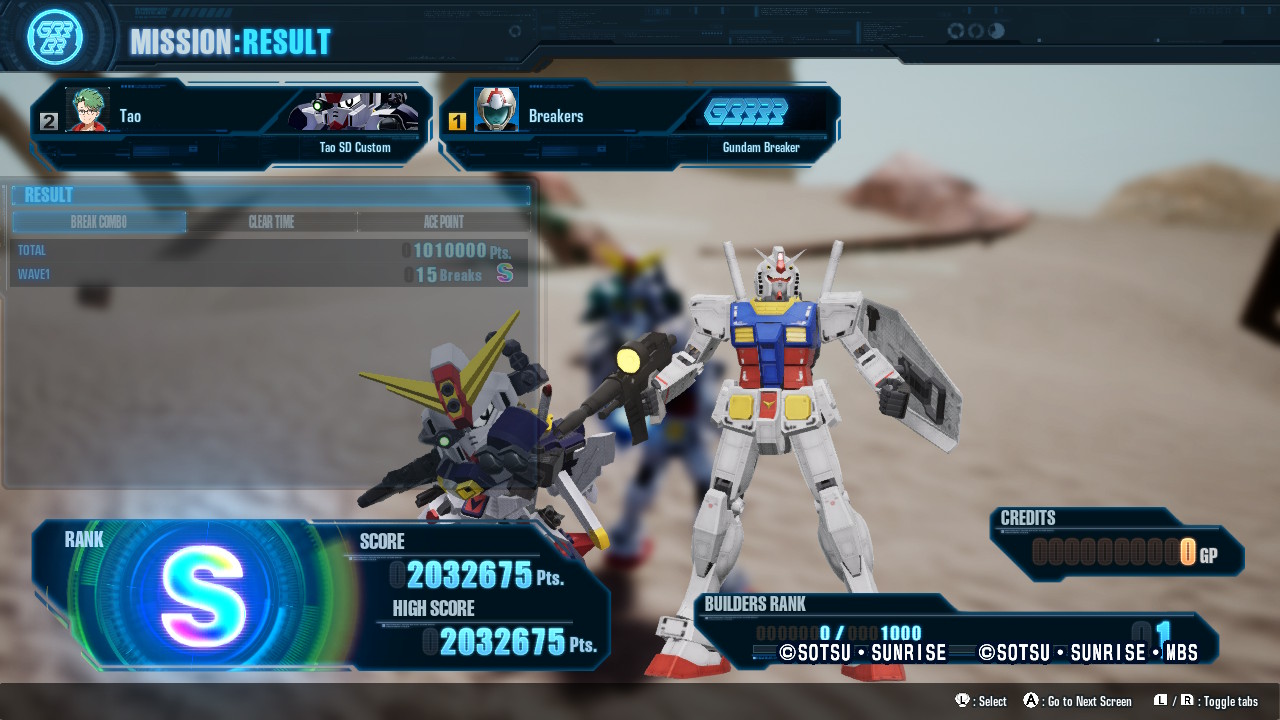
Task: Switch to the Break Combo tab
Action: (x=99, y=222)
